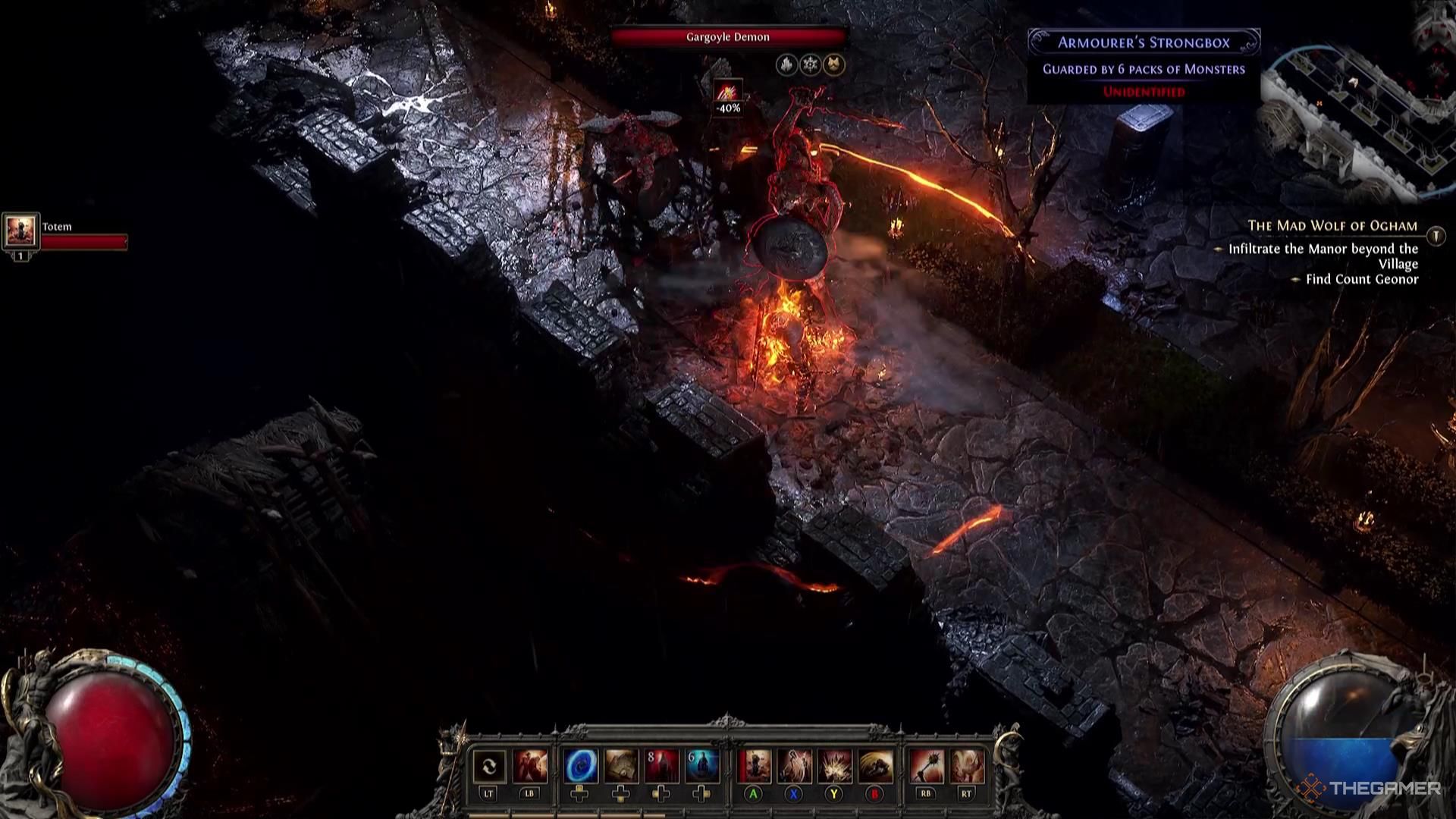Select the tan scroll skill slot
Viewport: 1456px width, 819px height.
click(621, 767)
